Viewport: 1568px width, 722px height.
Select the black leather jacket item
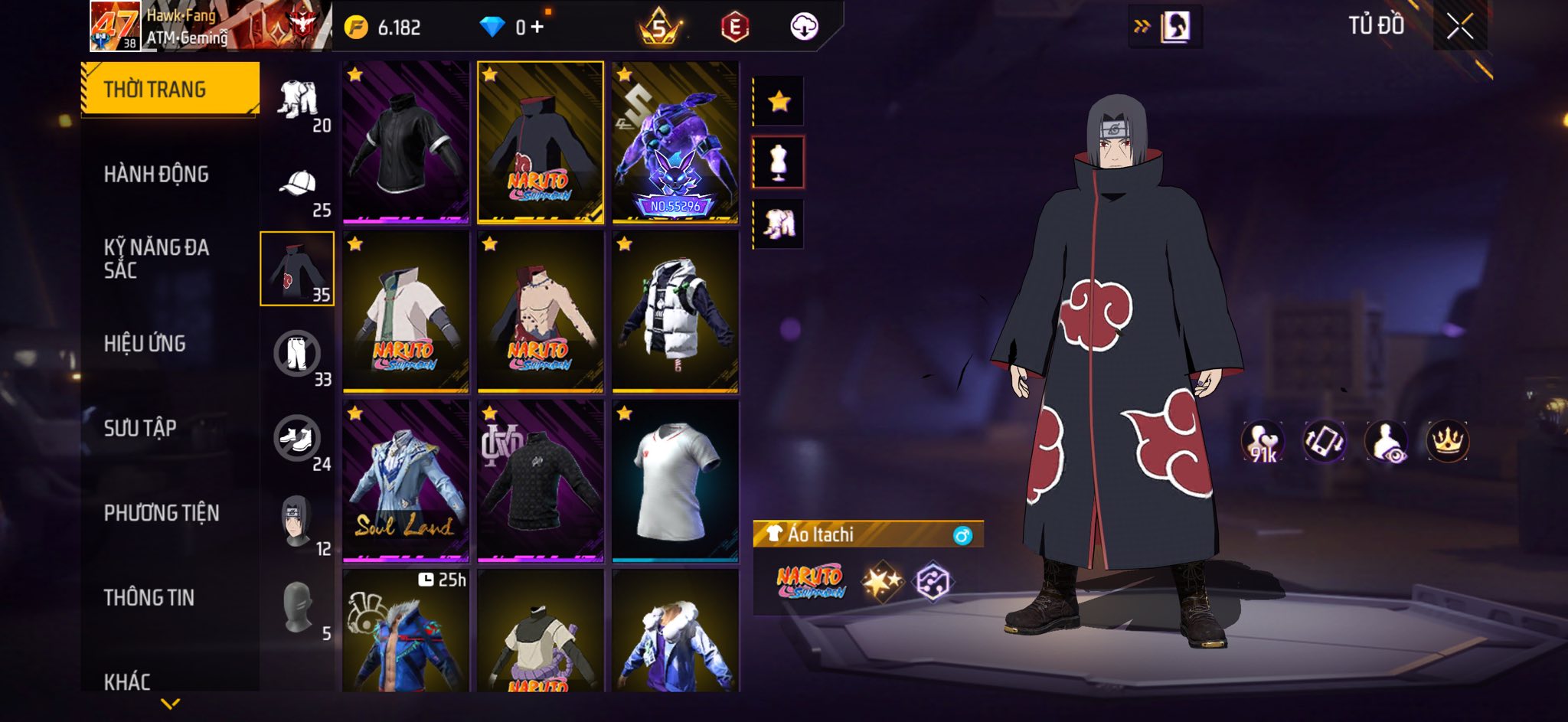point(406,142)
